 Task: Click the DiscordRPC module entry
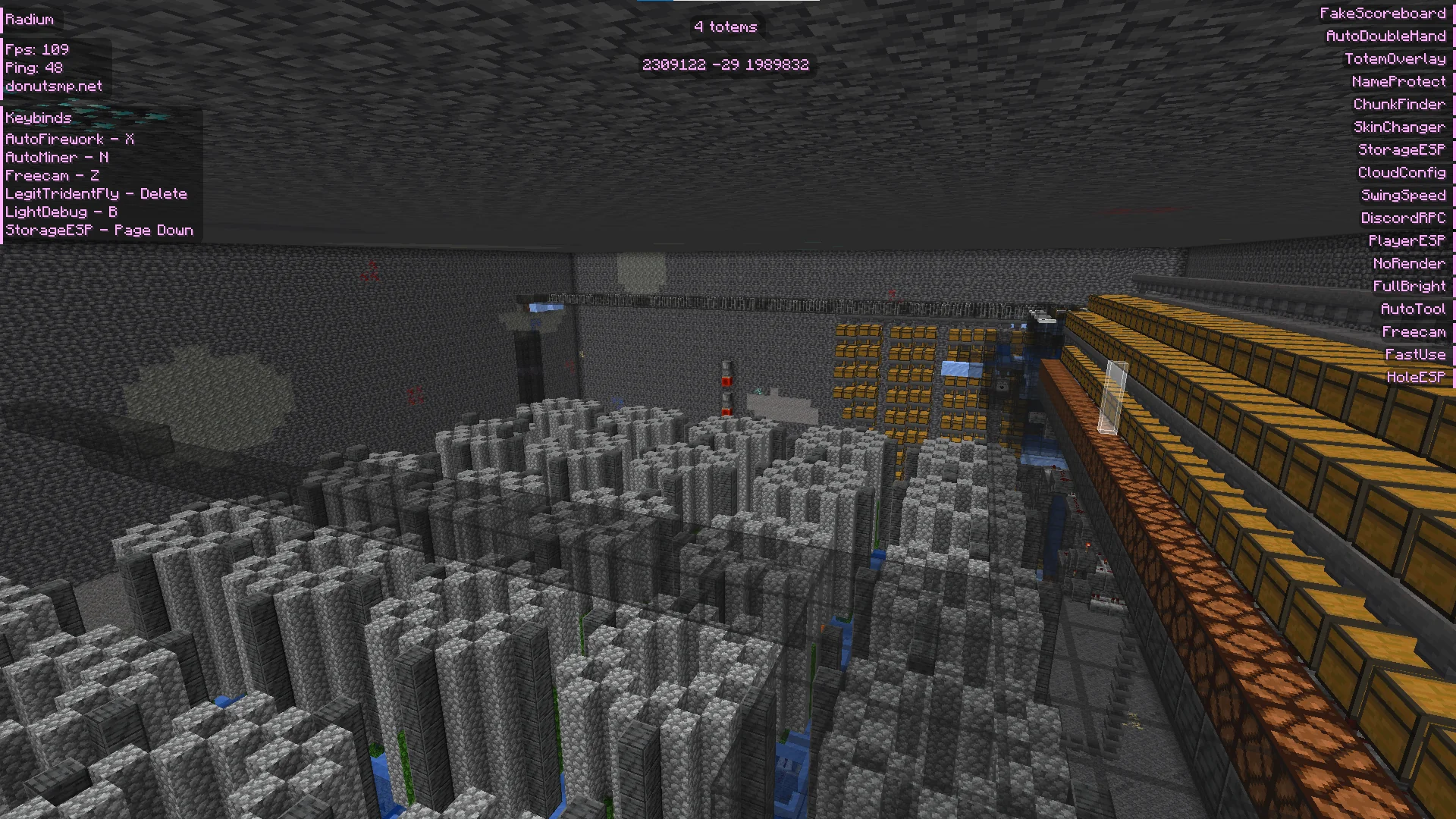point(1404,218)
